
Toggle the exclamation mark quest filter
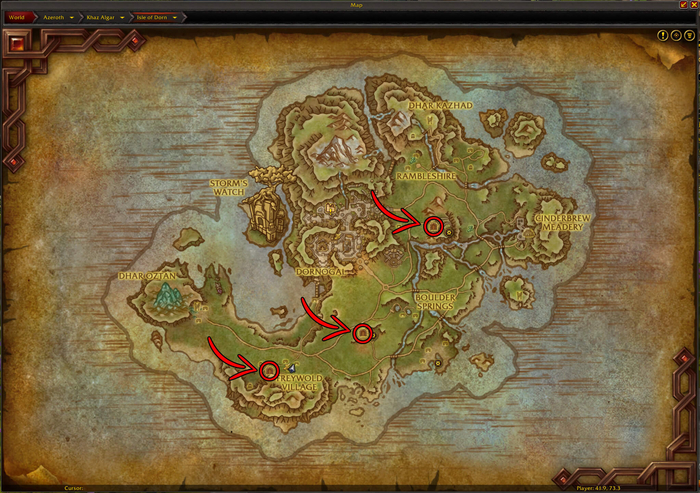coord(663,35)
